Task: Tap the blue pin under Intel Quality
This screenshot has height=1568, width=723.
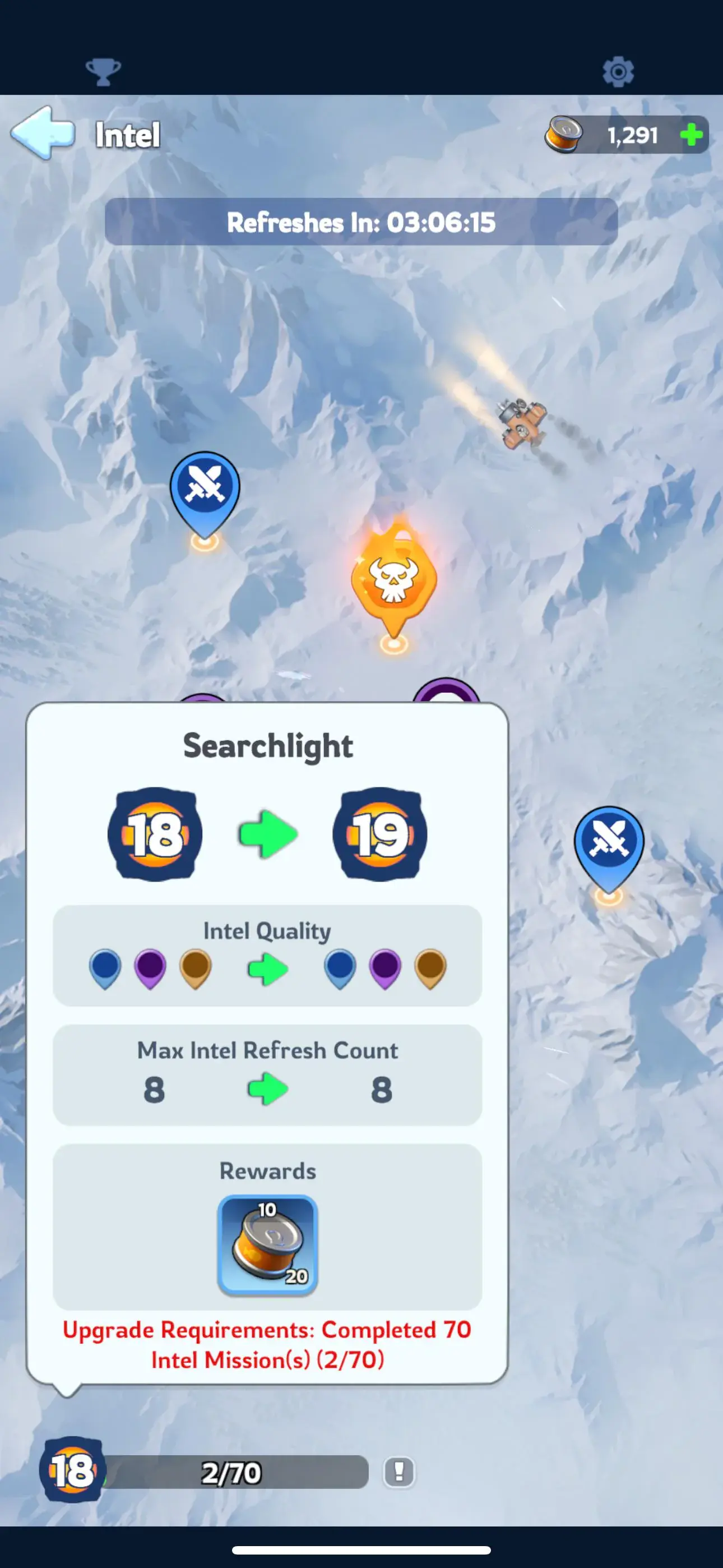Action: coord(105,969)
